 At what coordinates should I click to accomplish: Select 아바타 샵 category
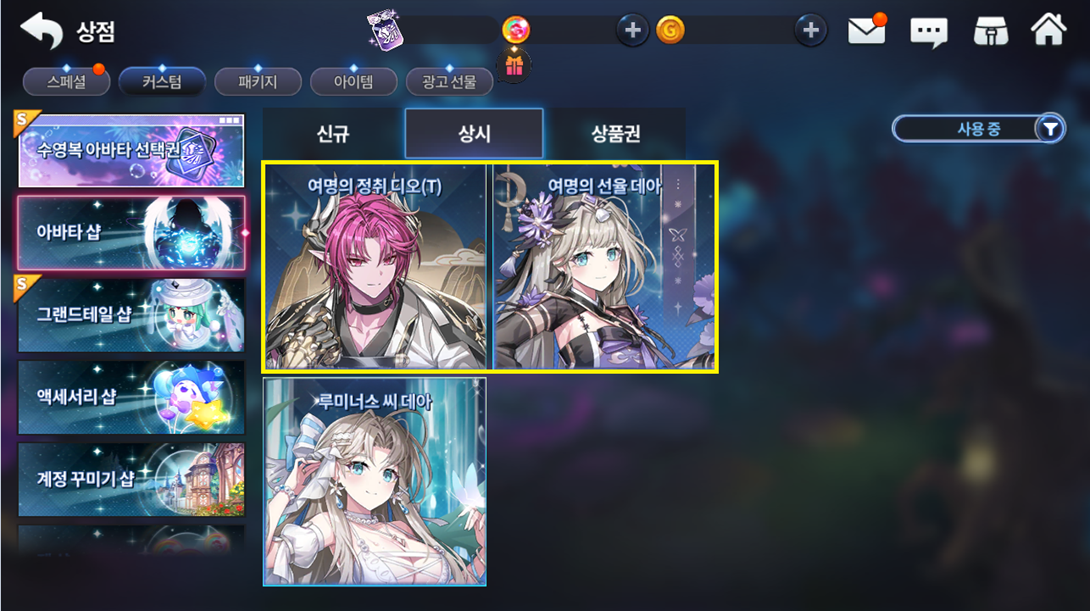131,233
